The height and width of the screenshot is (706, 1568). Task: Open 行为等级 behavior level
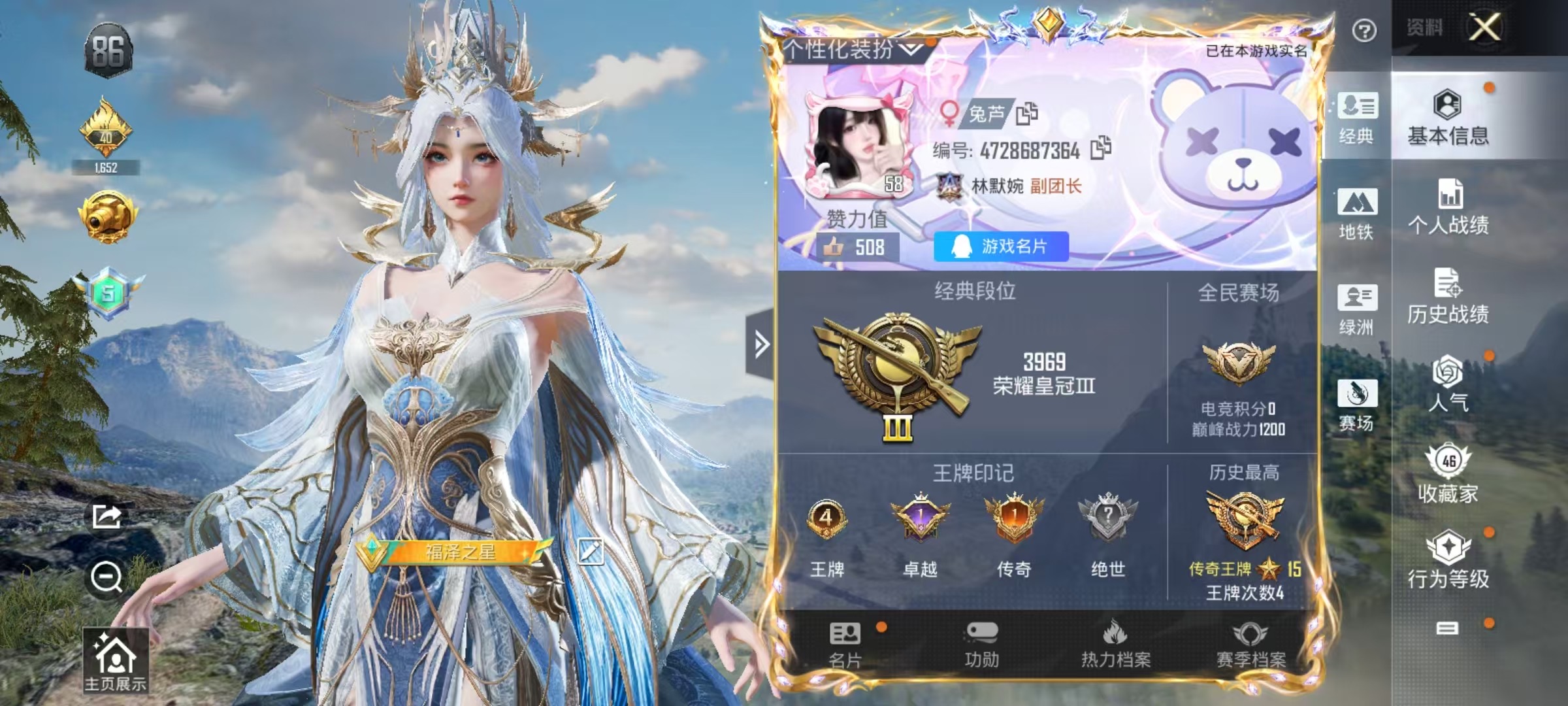(x=1448, y=560)
